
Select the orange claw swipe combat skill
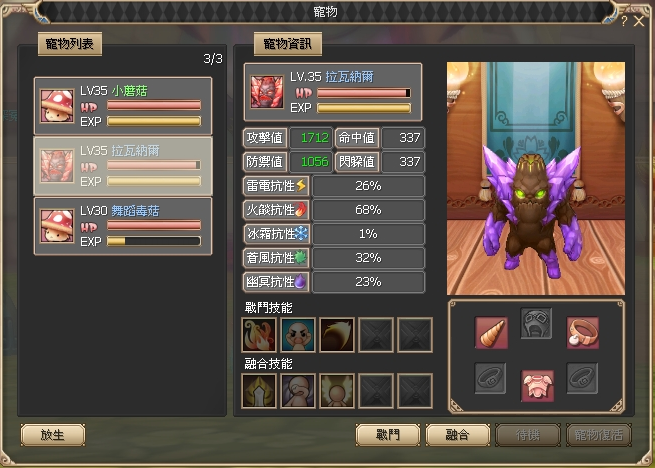(x=337, y=335)
